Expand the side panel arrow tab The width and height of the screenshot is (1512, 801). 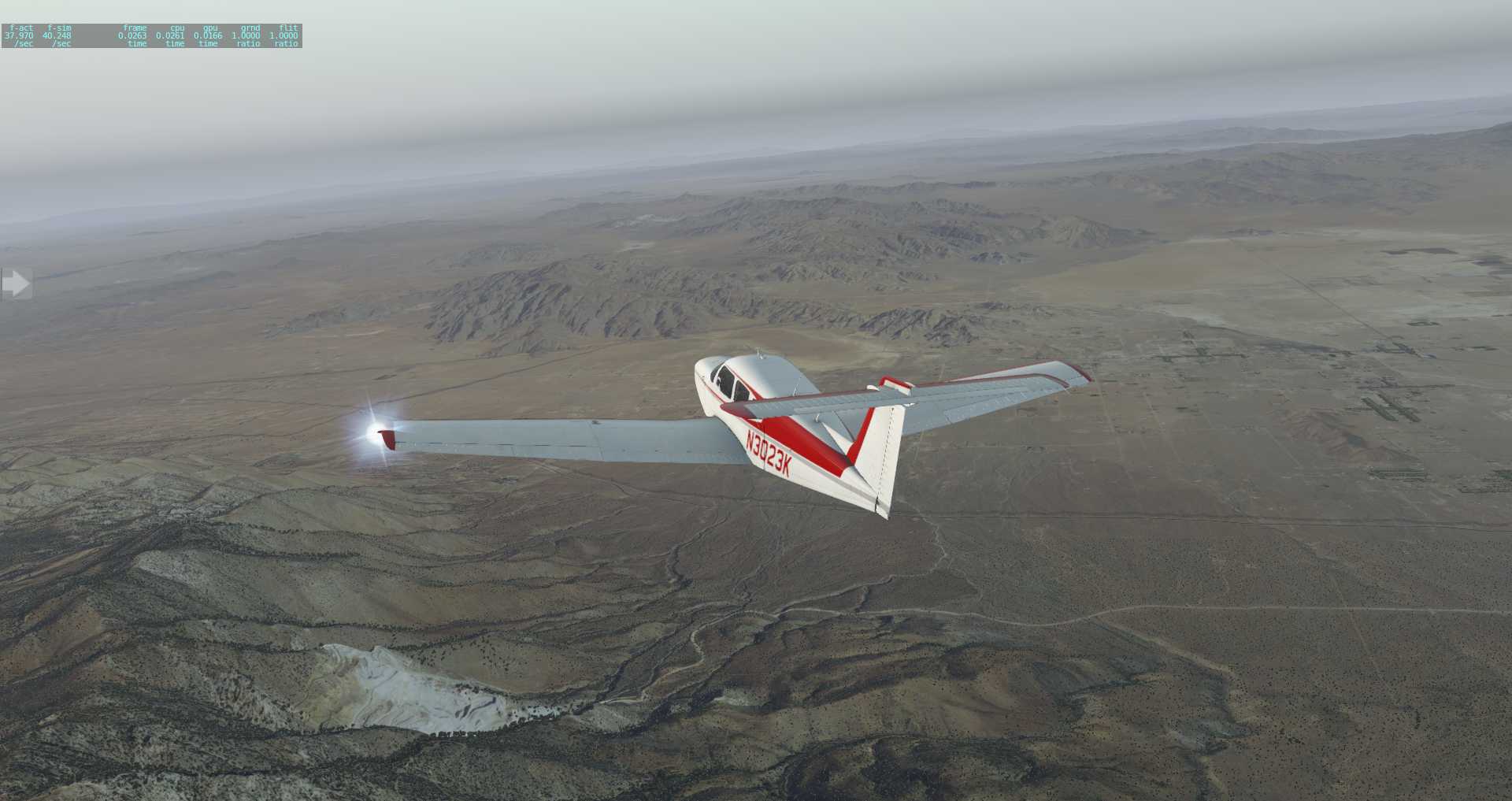[x=16, y=284]
